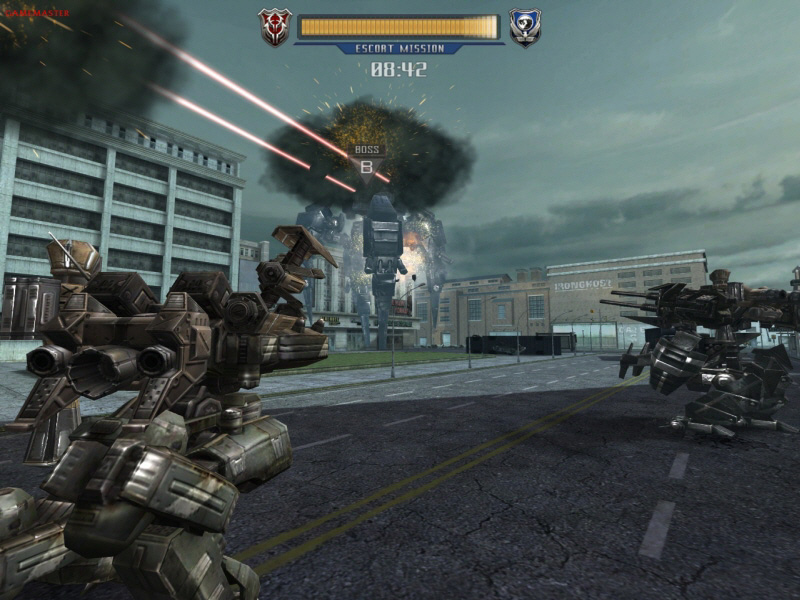The height and width of the screenshot is (600, 800).
Task: Select the Escort Mission objective label
Action: [399, 48]
